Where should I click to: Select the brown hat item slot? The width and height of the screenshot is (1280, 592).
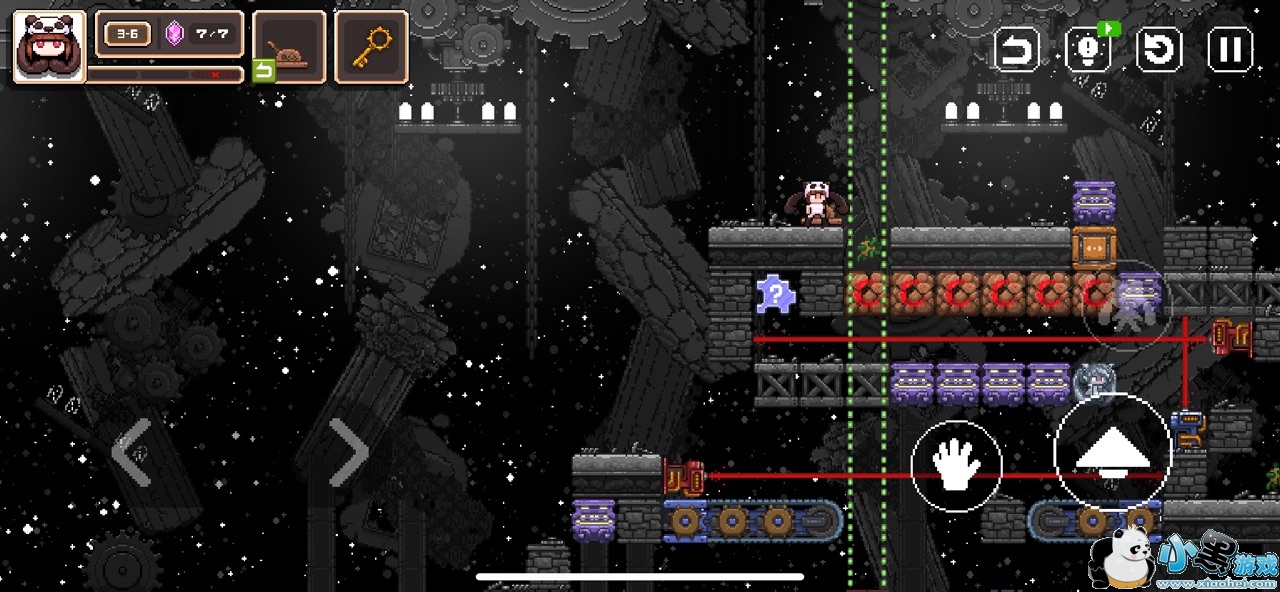coord(290,46)
